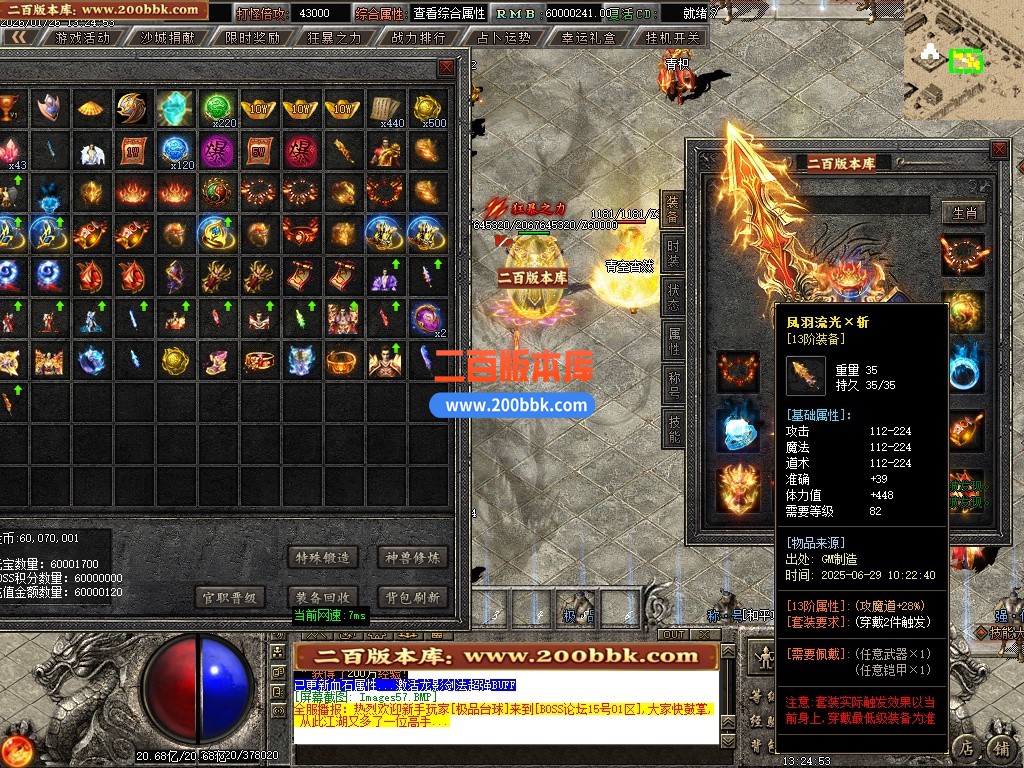
Task: Click the 特殊锻造 special forging button
Action: (321, 557)
